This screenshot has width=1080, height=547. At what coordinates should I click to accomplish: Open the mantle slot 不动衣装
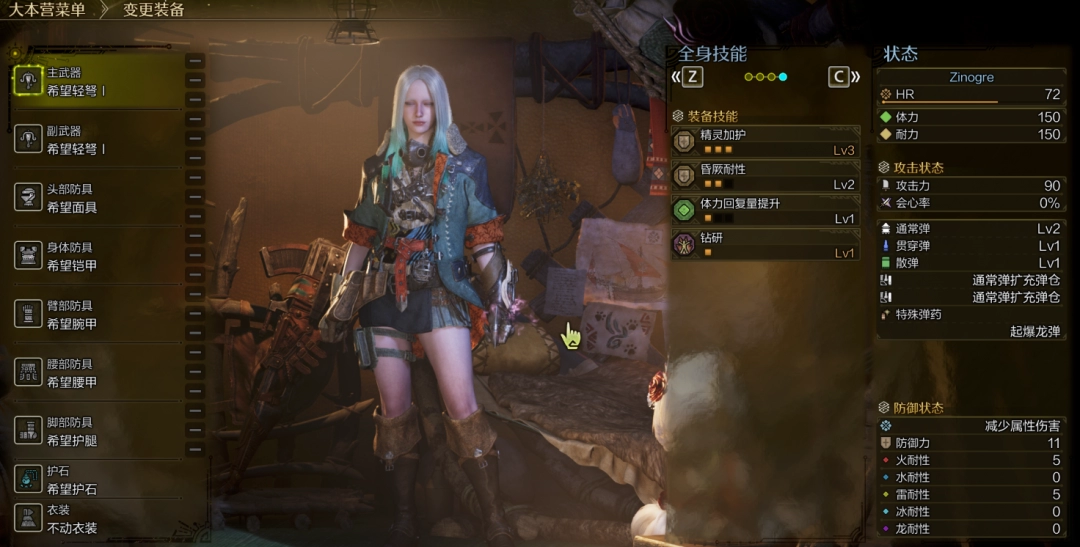click(x=95, y=518)
